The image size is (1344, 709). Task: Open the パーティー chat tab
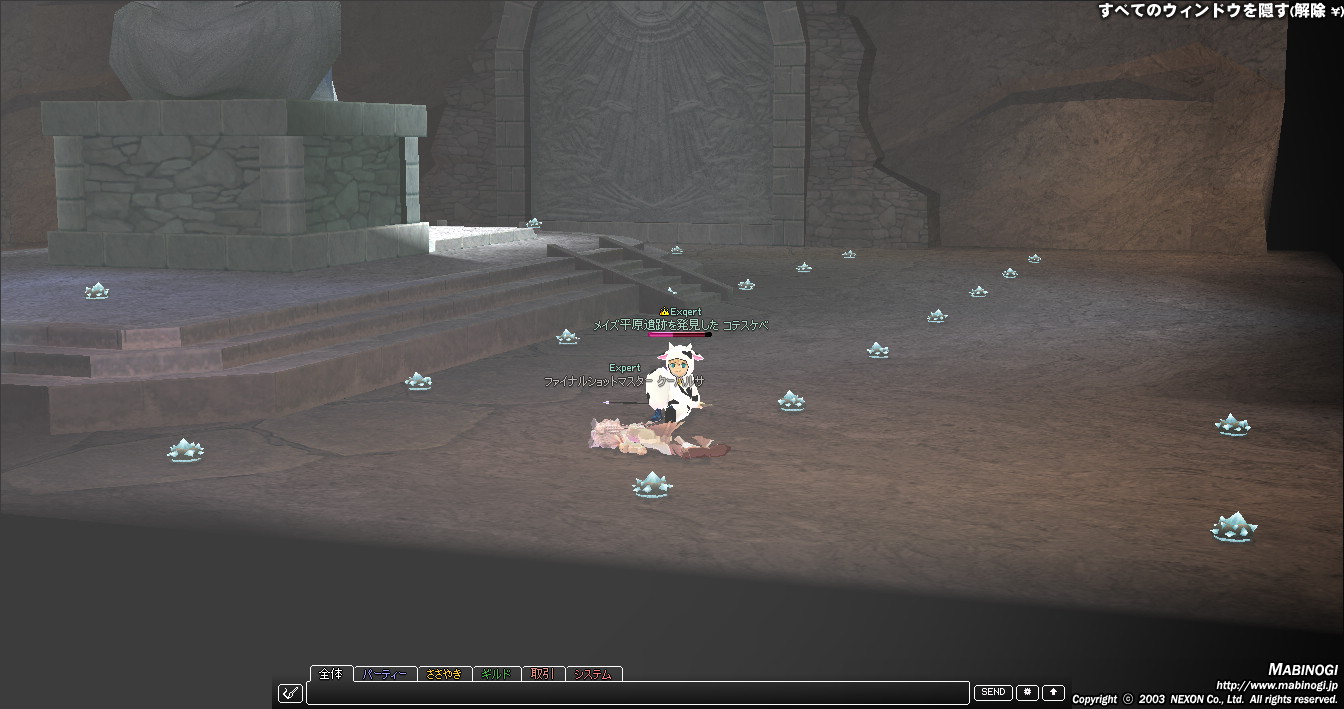[385, 675]
